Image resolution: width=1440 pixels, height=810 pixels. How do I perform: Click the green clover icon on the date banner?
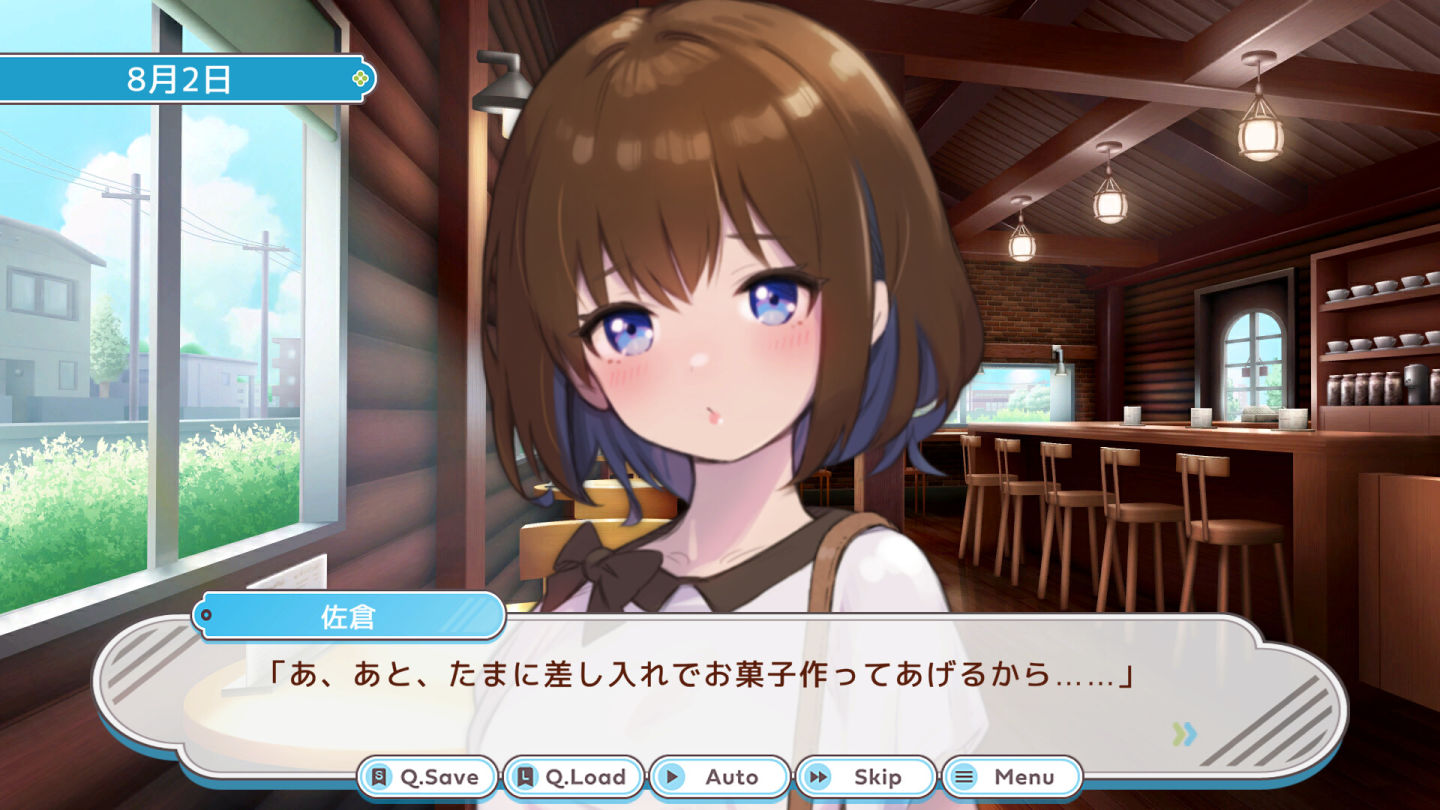[359, 77]
